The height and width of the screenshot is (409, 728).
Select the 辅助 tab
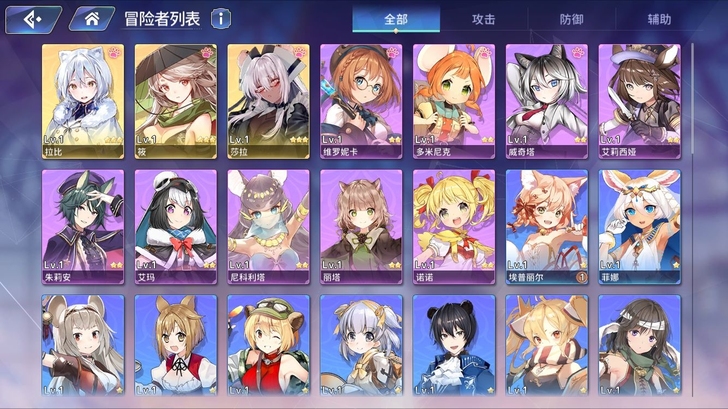click(659, 19)
